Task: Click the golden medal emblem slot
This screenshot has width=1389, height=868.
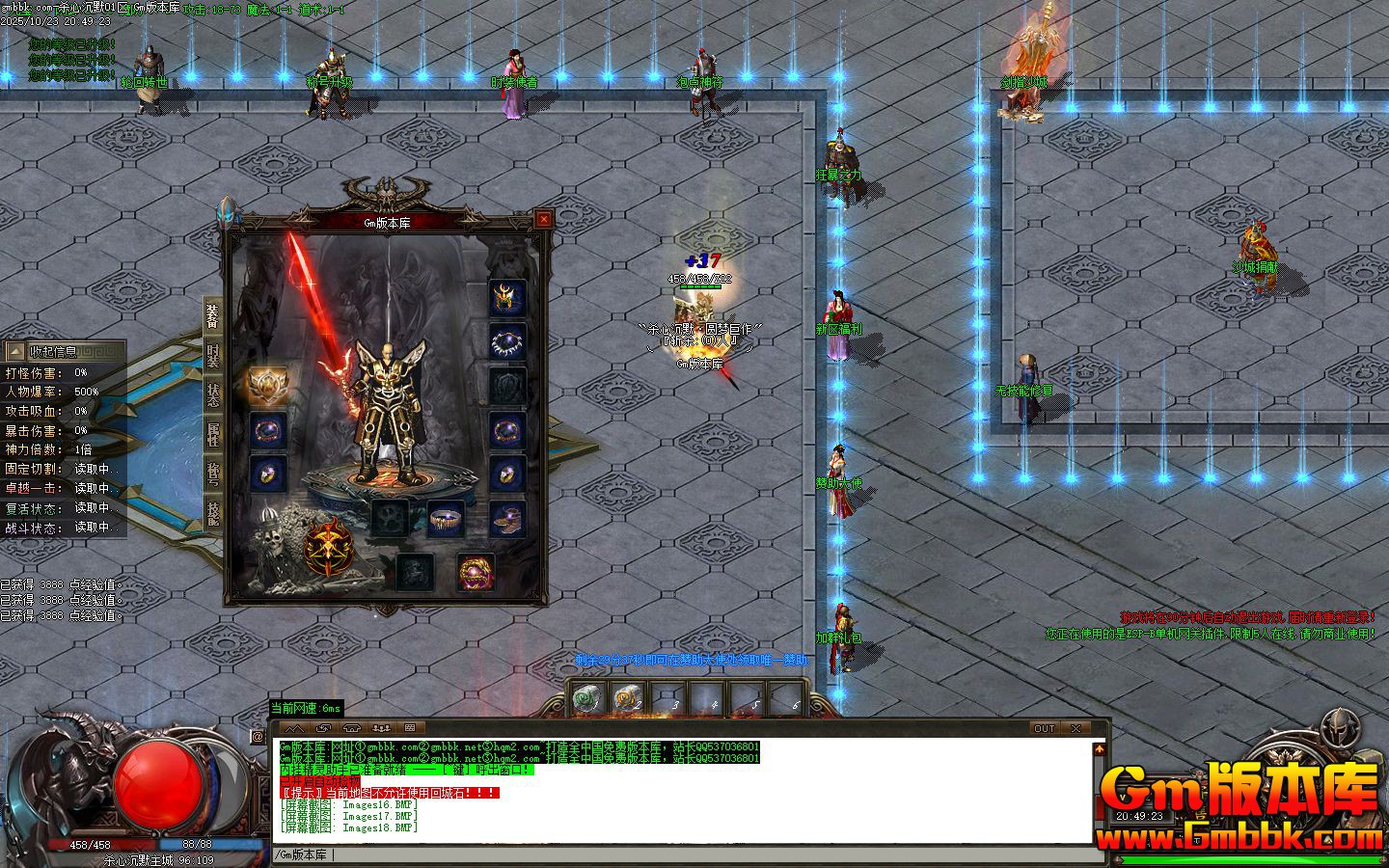Action: (x=266, y=385)
